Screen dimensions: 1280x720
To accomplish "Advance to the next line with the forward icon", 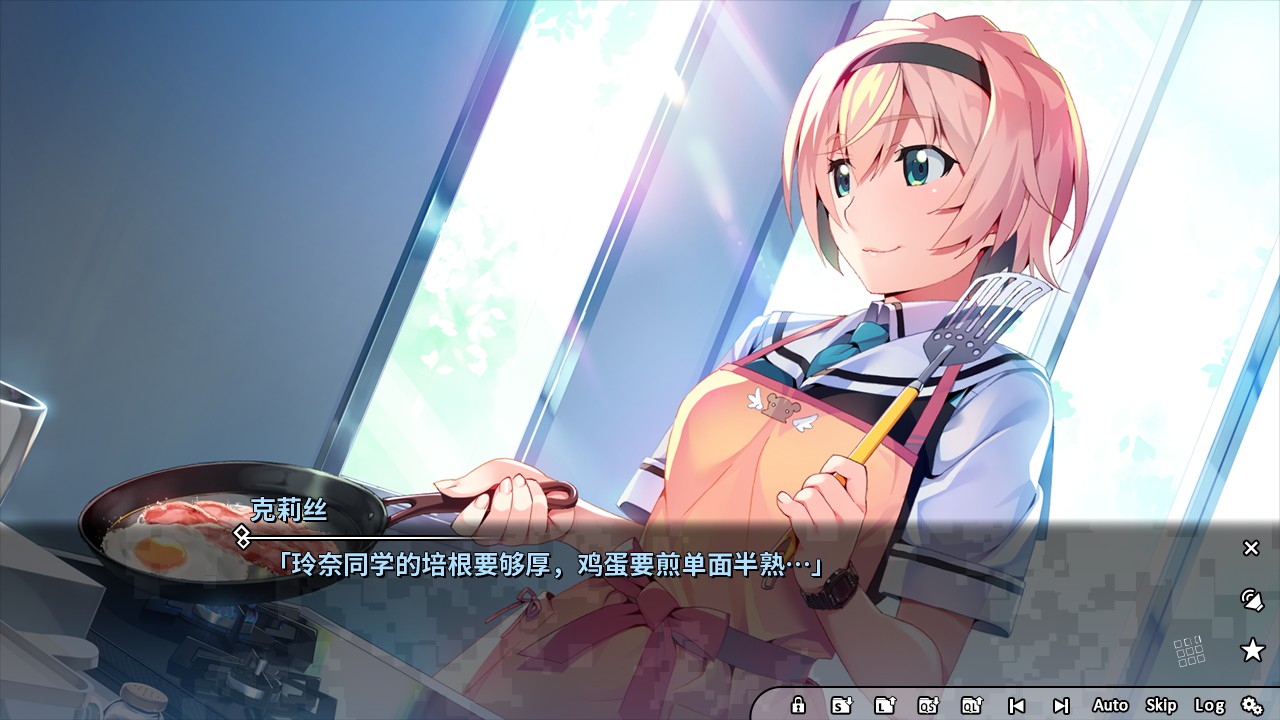I will [1063, 704].
